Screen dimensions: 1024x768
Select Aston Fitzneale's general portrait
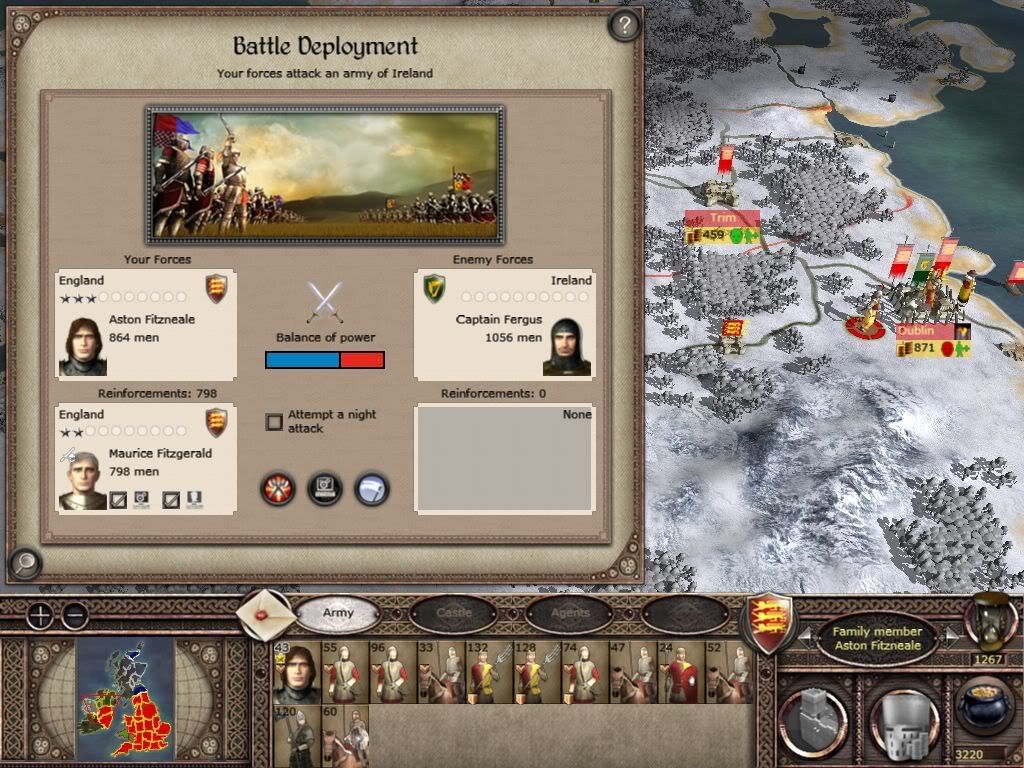click(x=83, y=346)
